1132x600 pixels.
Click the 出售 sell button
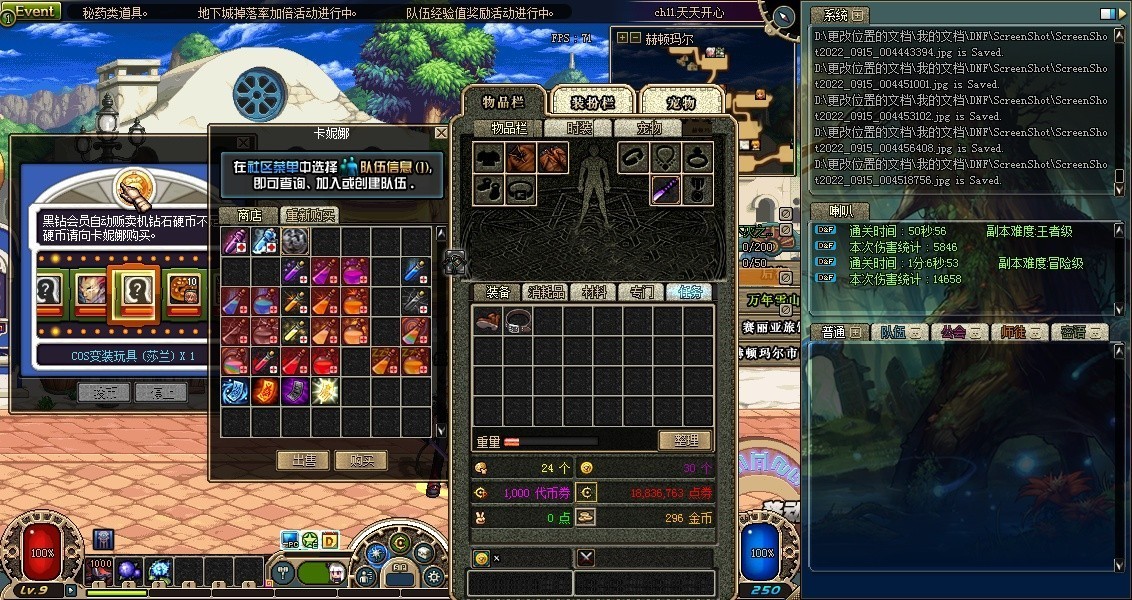tap(303, 460)
